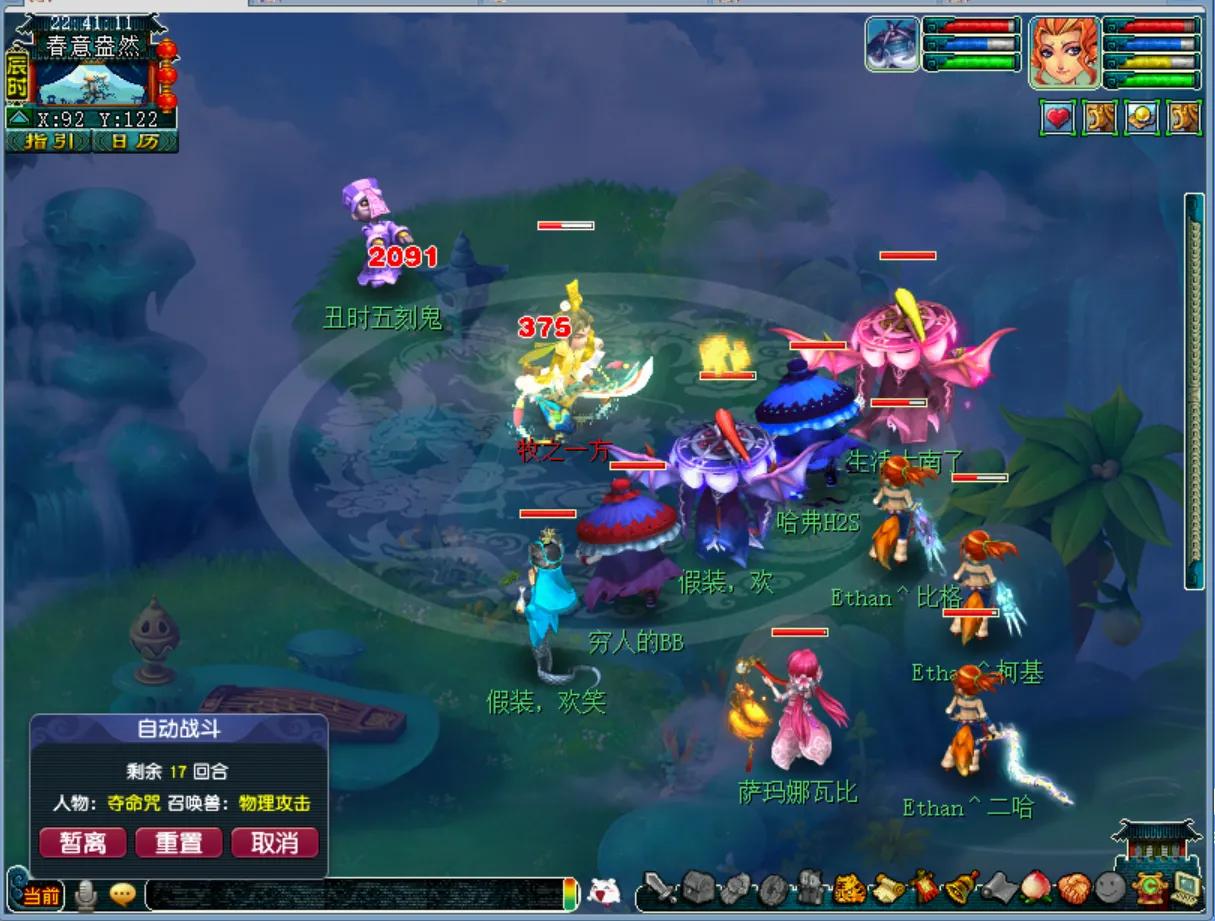Open the orange speech bubble chat icon
Viewport: 1215px width, 921px height.
pyautogui.click(x=122, y=893)
